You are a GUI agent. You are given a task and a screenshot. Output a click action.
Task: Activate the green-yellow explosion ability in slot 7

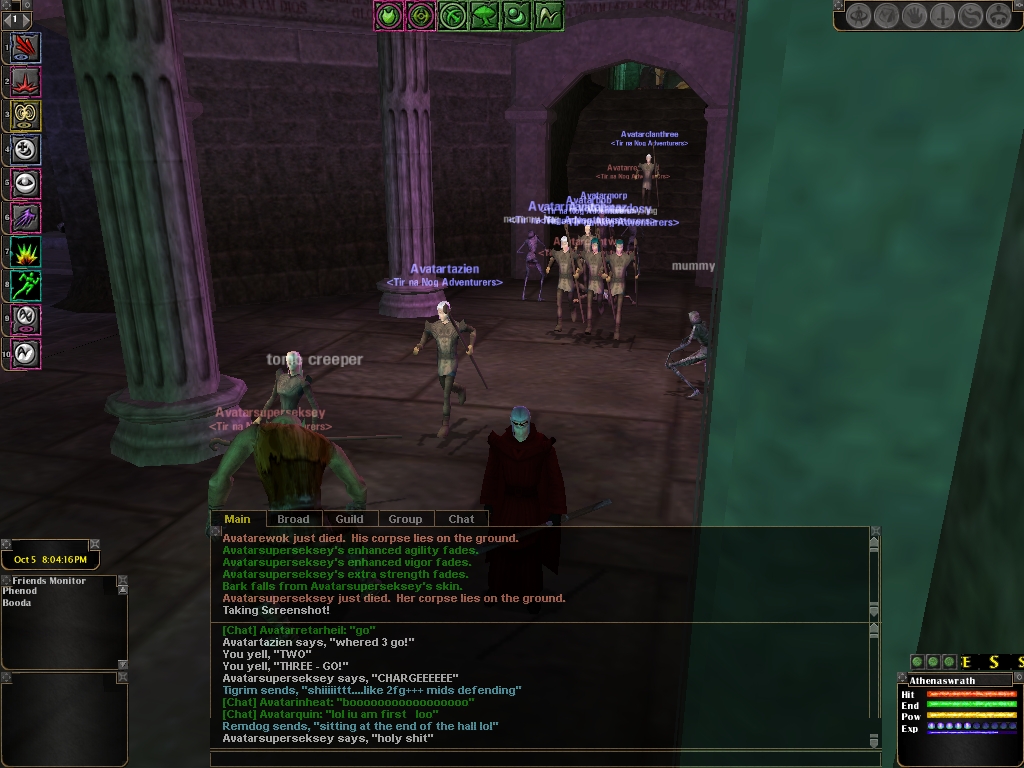pyautogui.click(x=26, y=251)
